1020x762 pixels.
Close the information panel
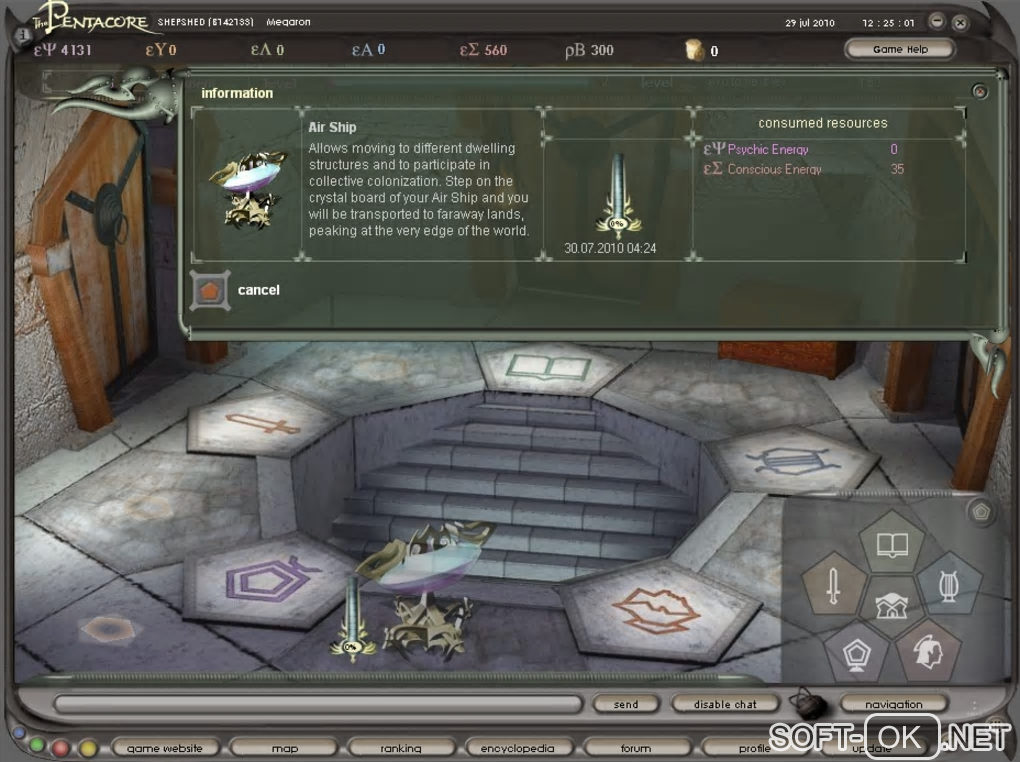point(980,91)
